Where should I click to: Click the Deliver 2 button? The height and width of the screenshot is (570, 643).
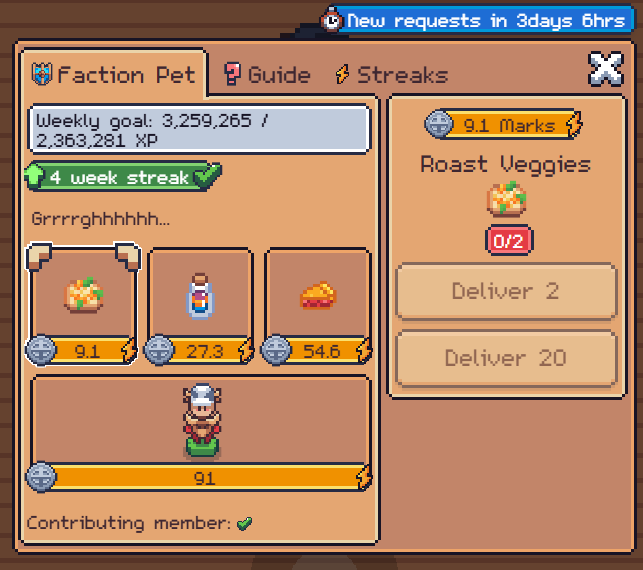point(505,292)
